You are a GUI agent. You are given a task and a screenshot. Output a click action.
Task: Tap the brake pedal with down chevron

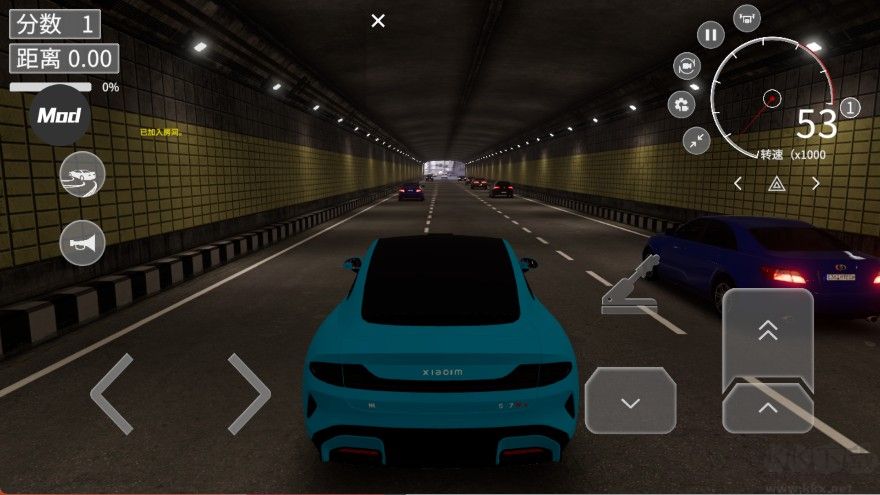pos(630,402)
